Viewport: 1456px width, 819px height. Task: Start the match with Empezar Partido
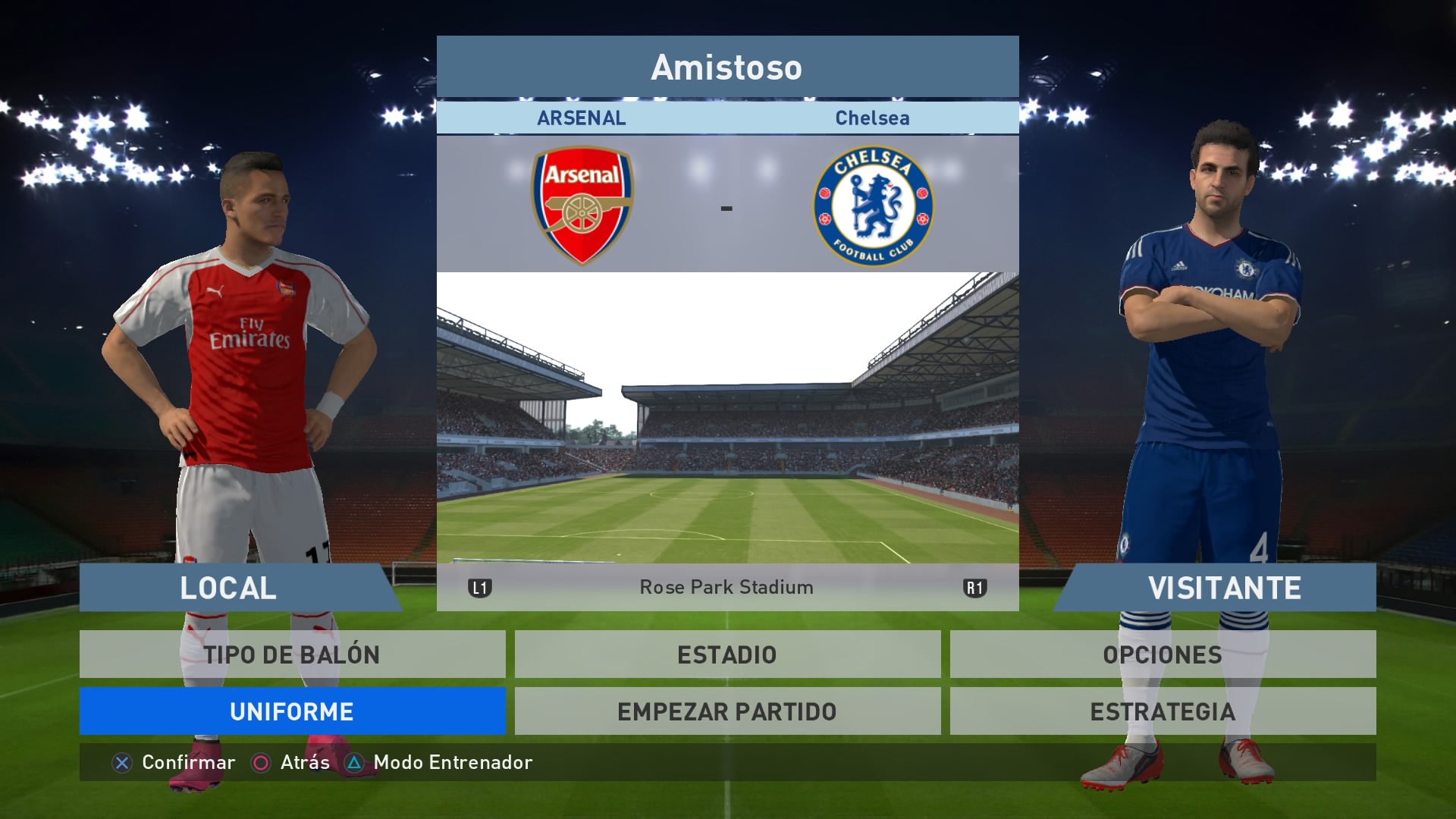[x=727, y=711]
